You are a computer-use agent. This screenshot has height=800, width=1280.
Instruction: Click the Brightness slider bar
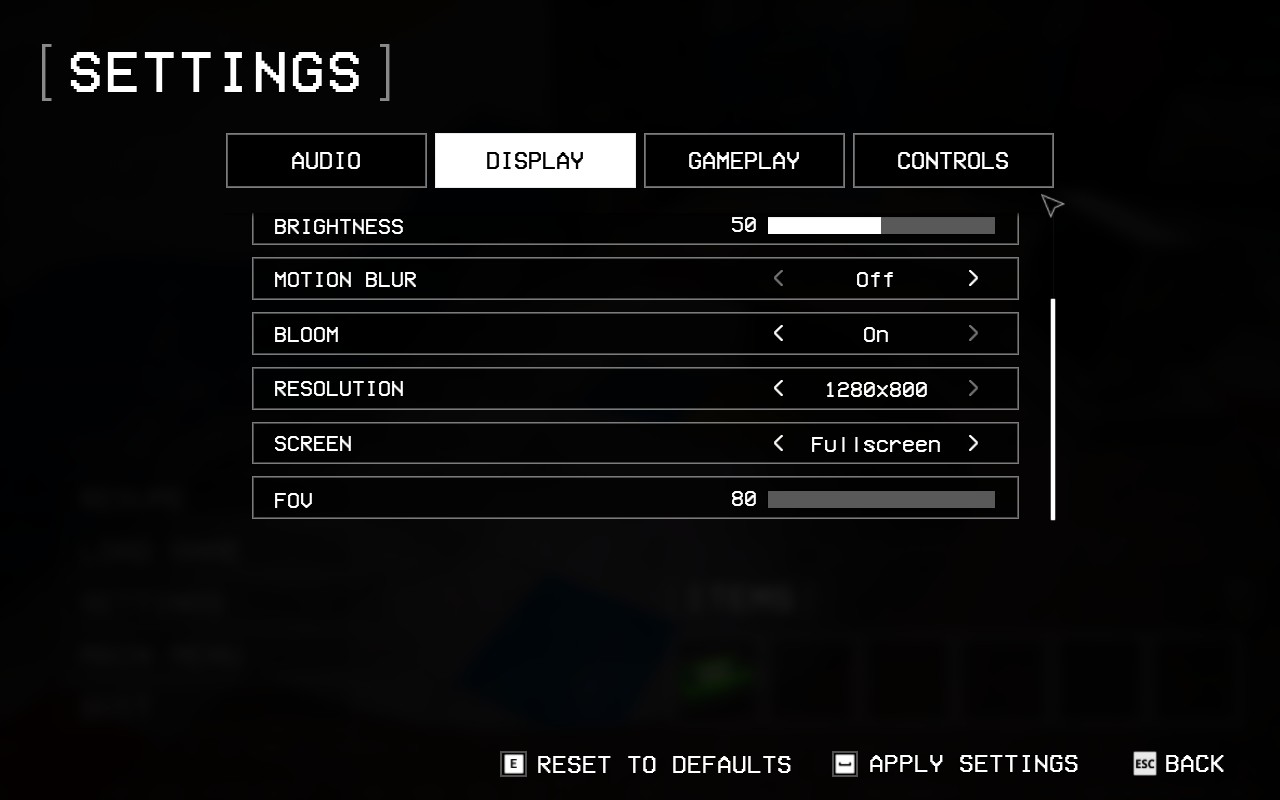point(881,226)
